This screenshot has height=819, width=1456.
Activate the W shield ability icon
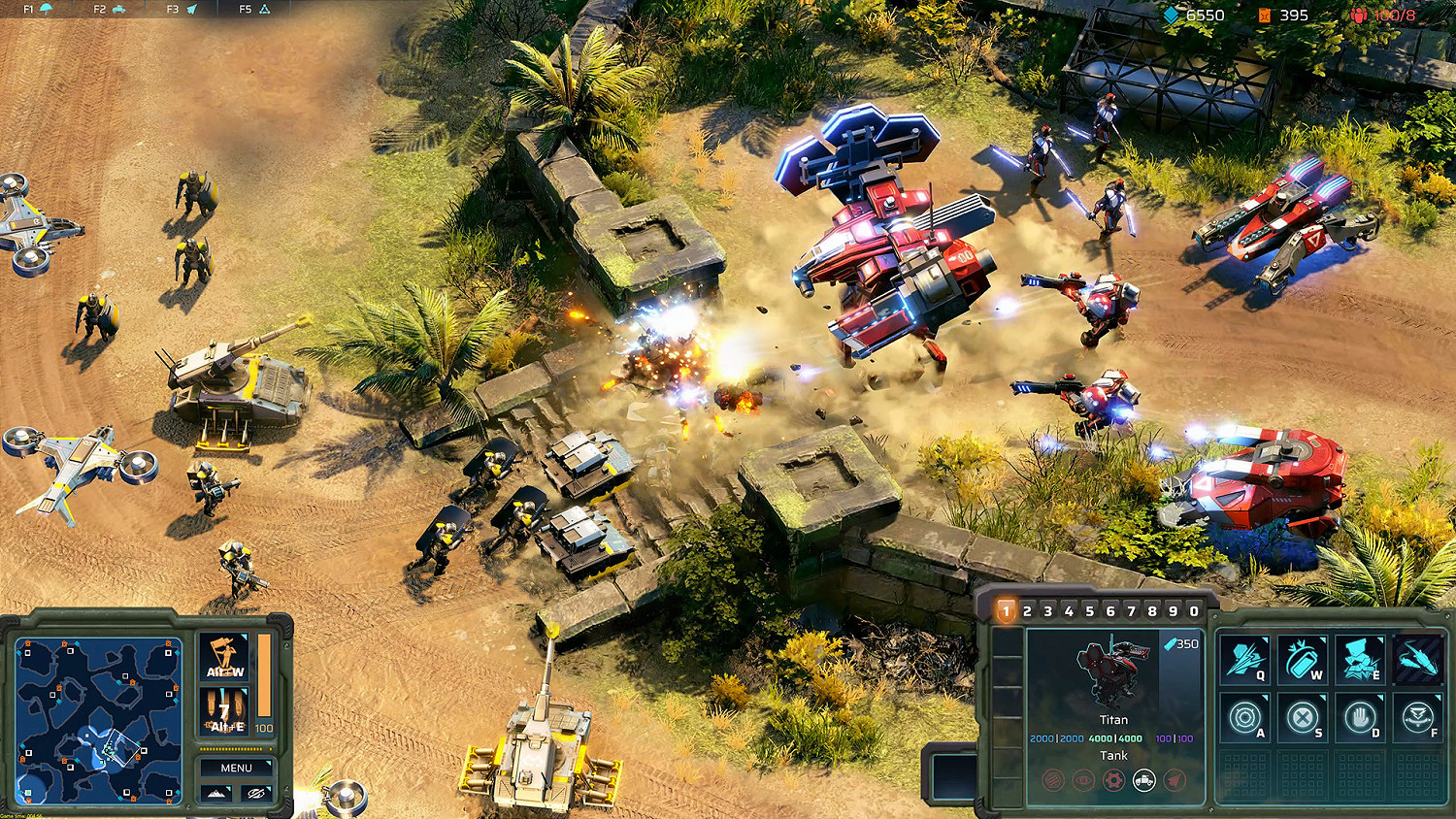[x=1301, y=660]
